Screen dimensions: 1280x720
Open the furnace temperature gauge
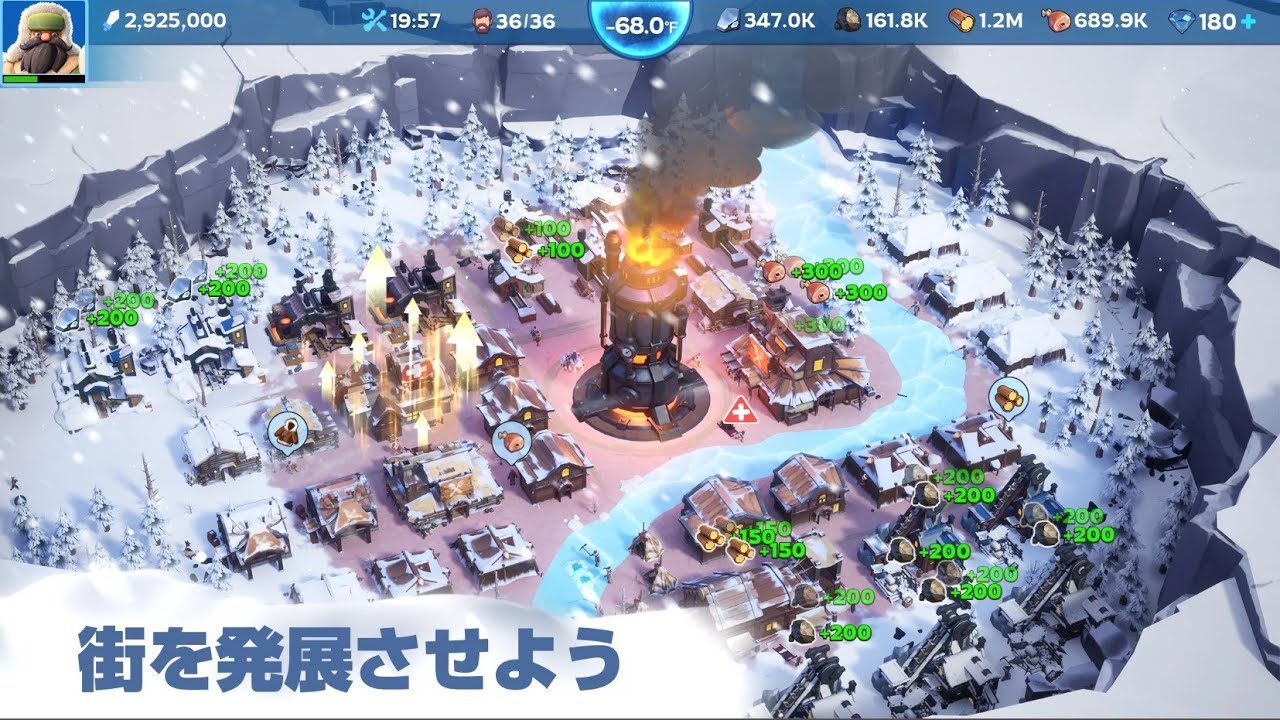click(x=640, y=25)
